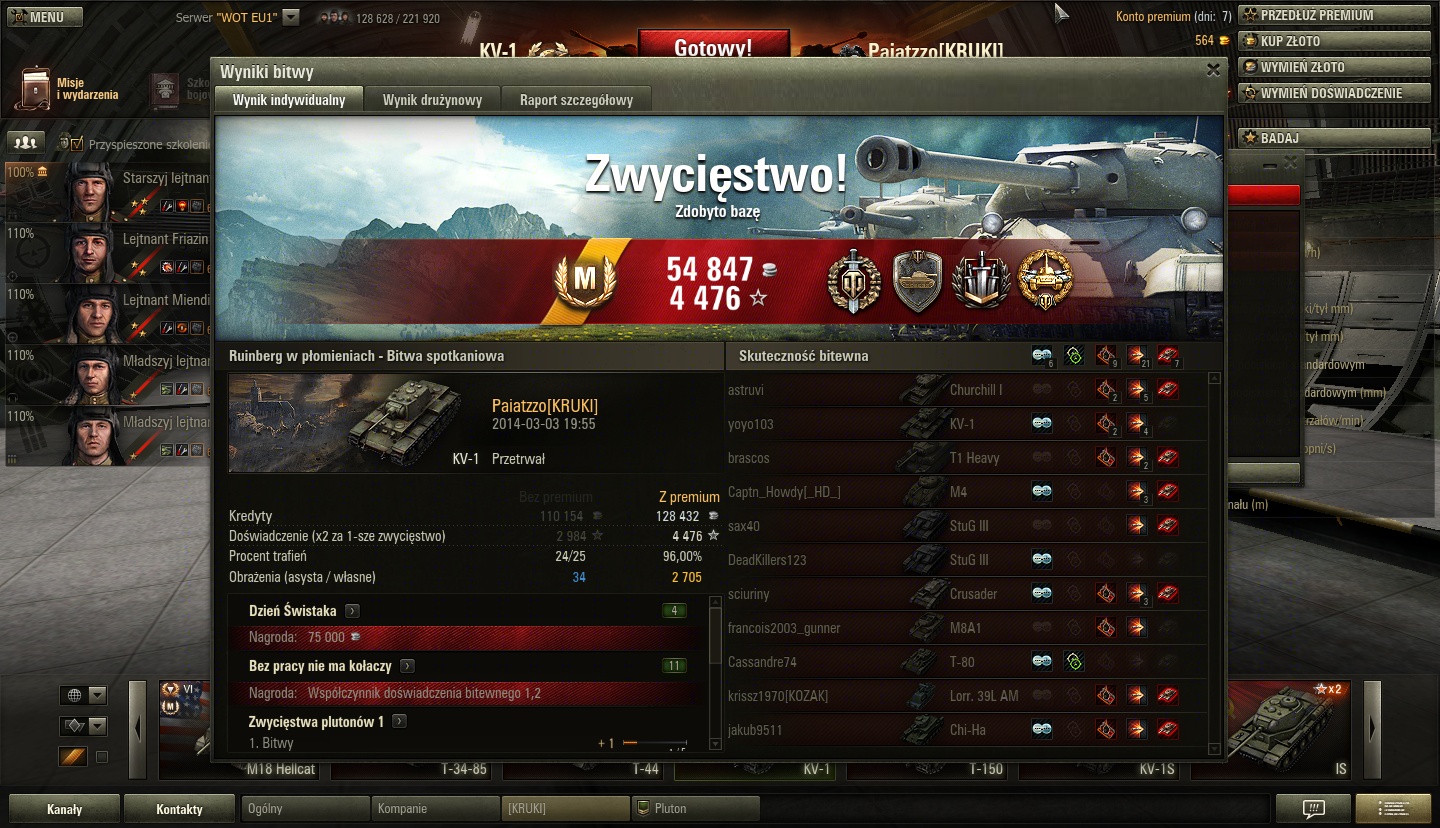Open Misje i wydarzenia

70,89
